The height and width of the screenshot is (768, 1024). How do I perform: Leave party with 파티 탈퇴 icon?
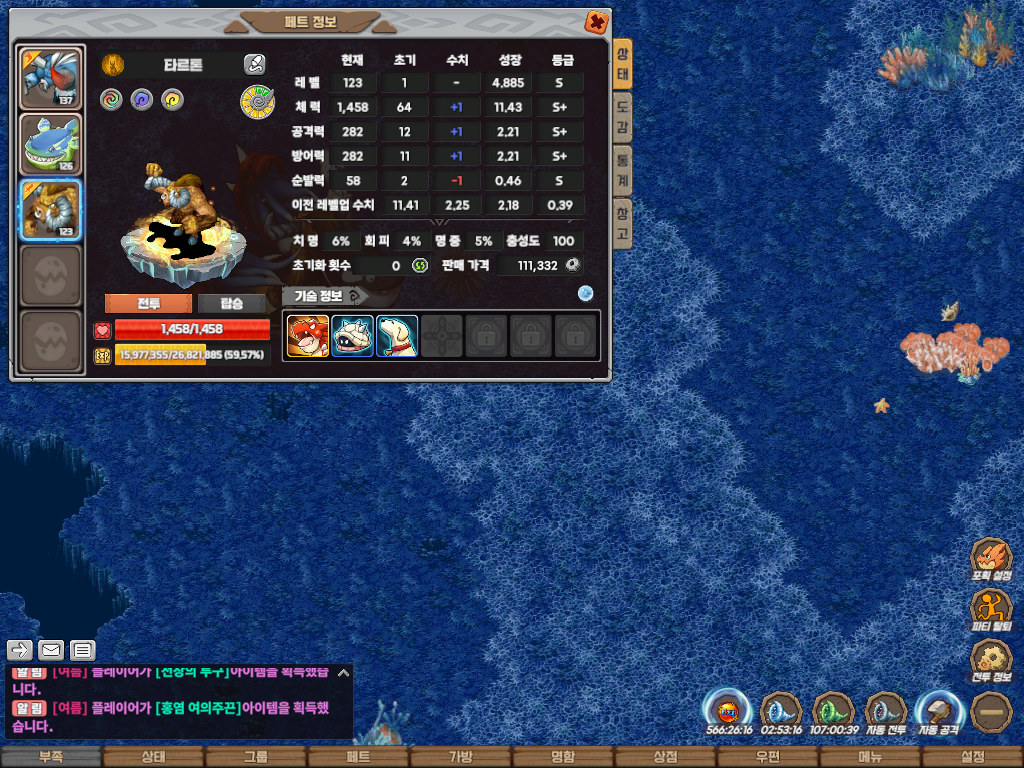coord(991,610)
